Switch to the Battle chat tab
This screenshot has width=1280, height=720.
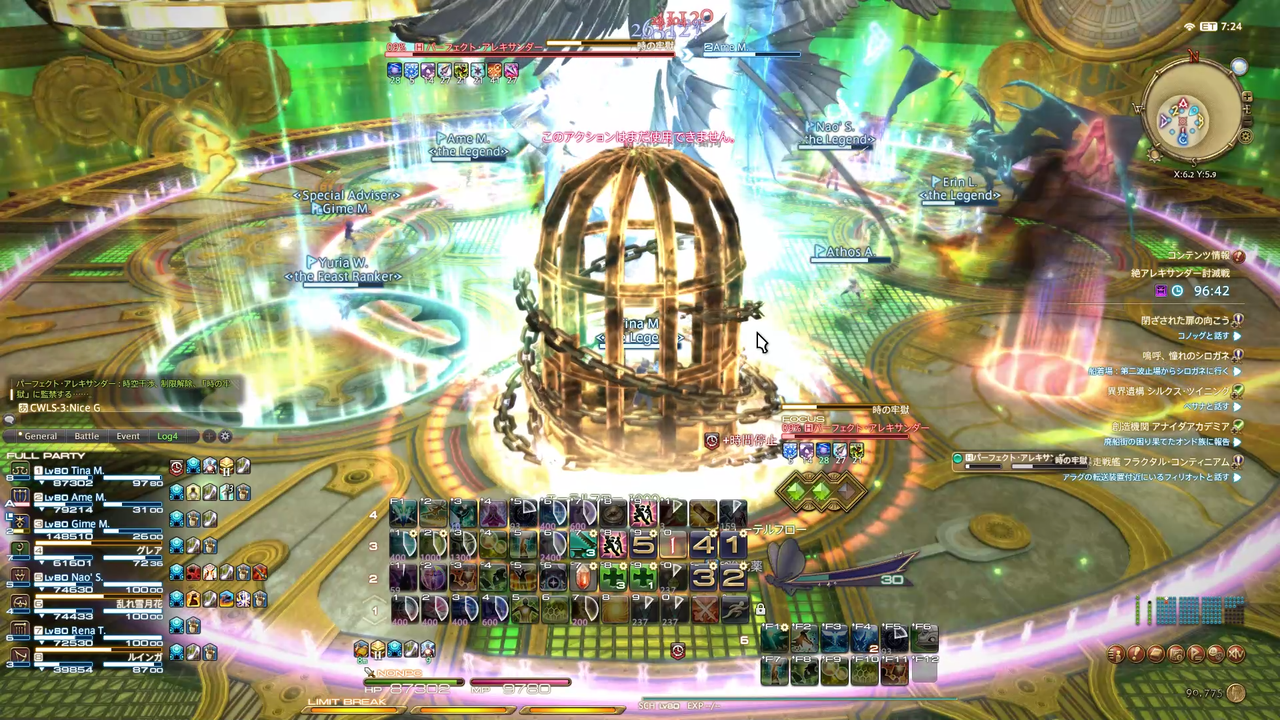86,436
